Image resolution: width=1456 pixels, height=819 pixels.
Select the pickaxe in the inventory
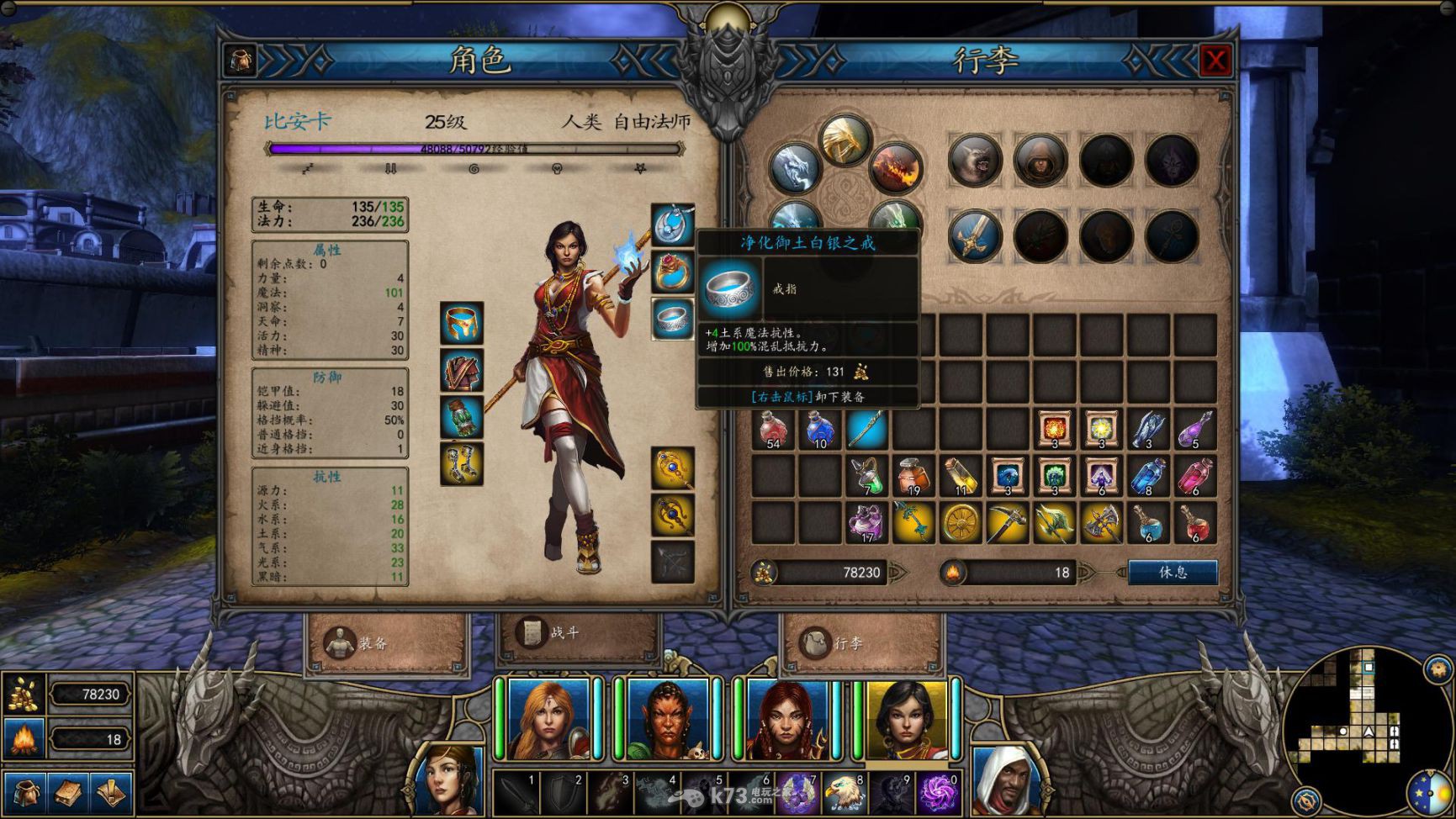1007,523
